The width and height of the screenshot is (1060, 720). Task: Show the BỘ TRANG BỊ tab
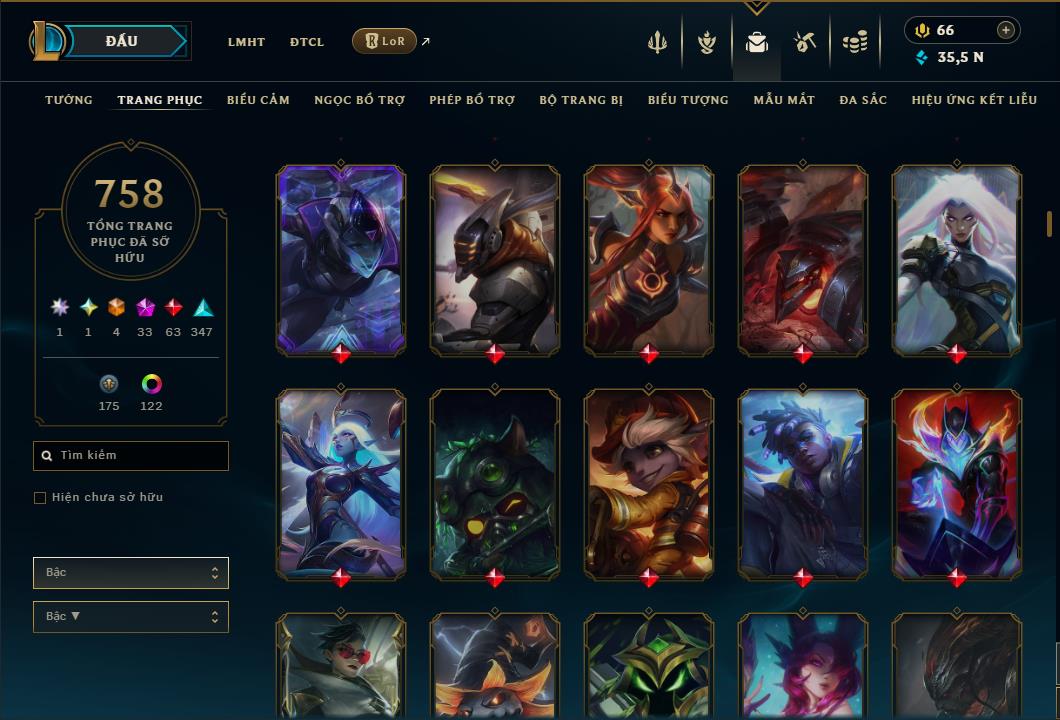click(581, 100)
